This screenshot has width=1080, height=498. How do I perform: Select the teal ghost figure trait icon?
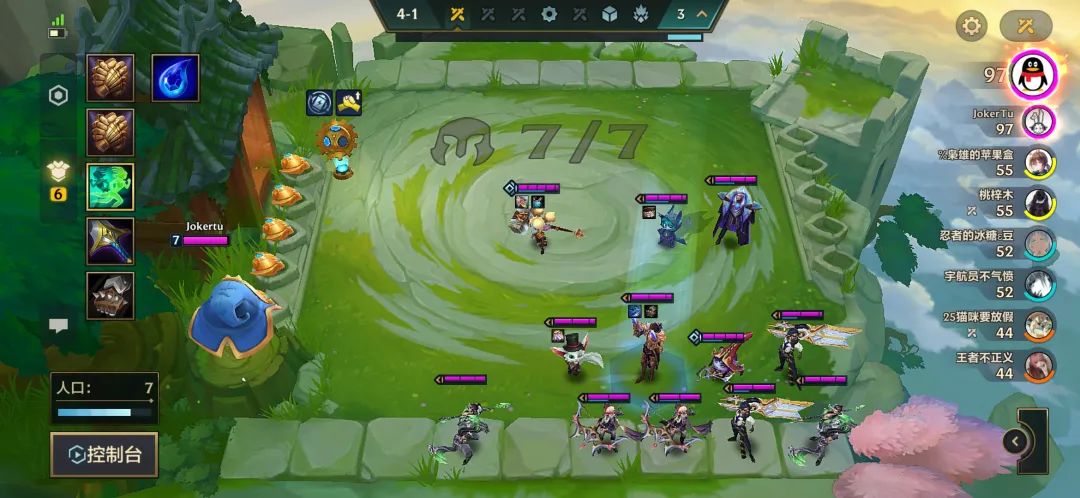click(x=110, y=186)
